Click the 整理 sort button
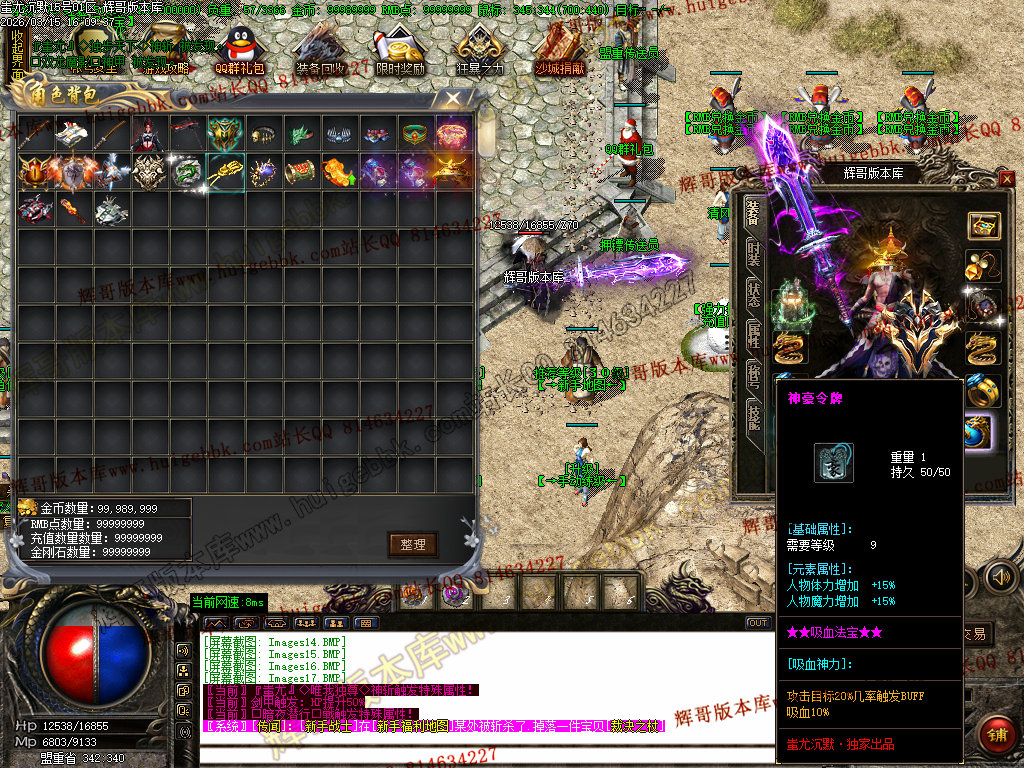1024x768 pixels. (413, 545)
